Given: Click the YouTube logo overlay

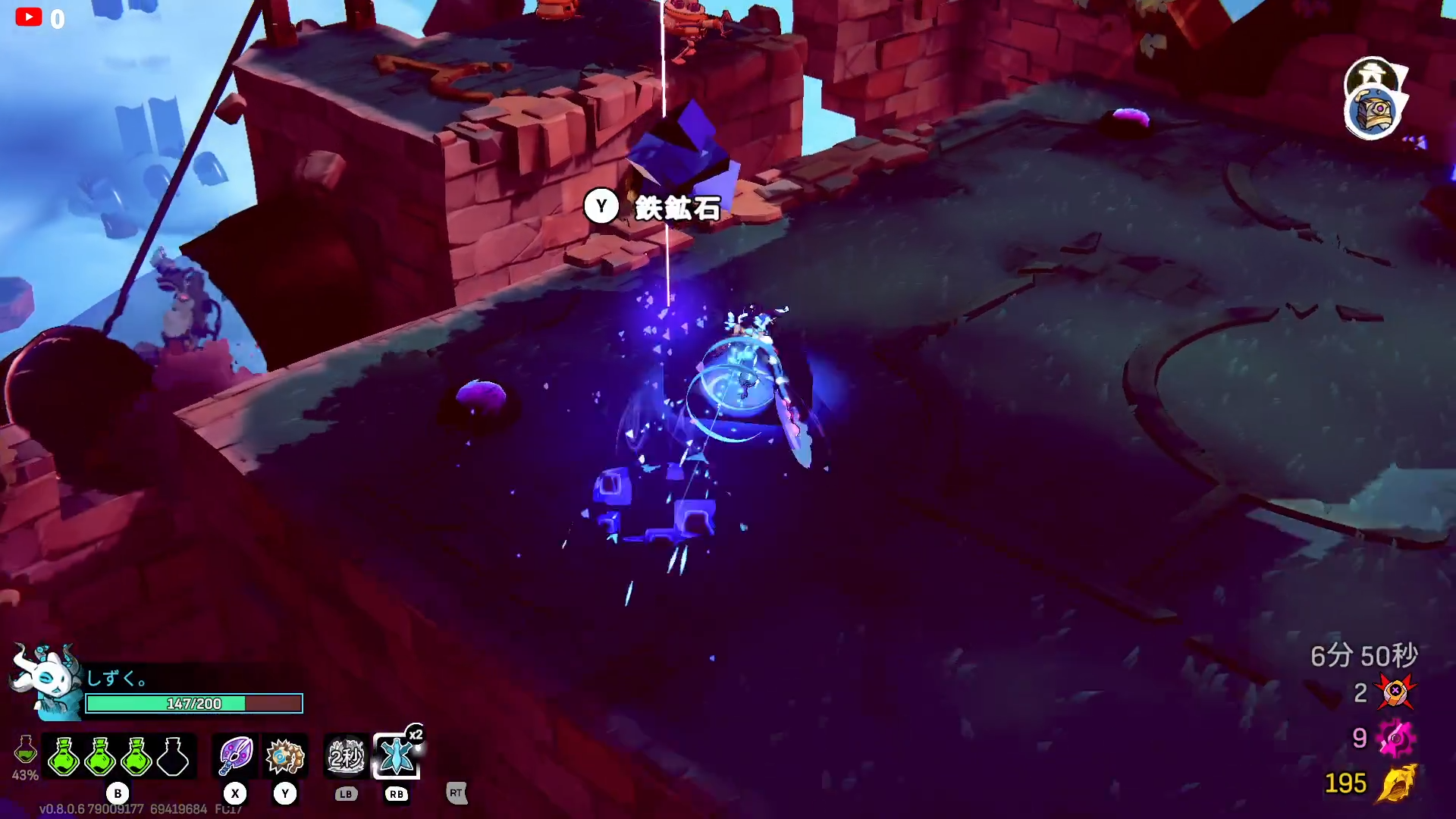Looking at the screenshot, I should click(29, 17).
